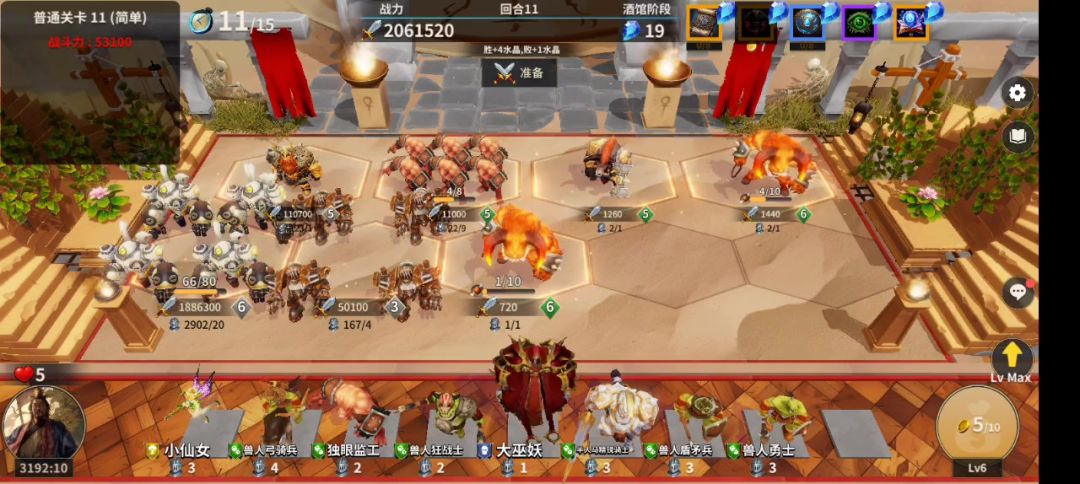Viewport: 1080px width, 484px height.
Task: Use the blue orb skill icon
Action: coord(807,22)
